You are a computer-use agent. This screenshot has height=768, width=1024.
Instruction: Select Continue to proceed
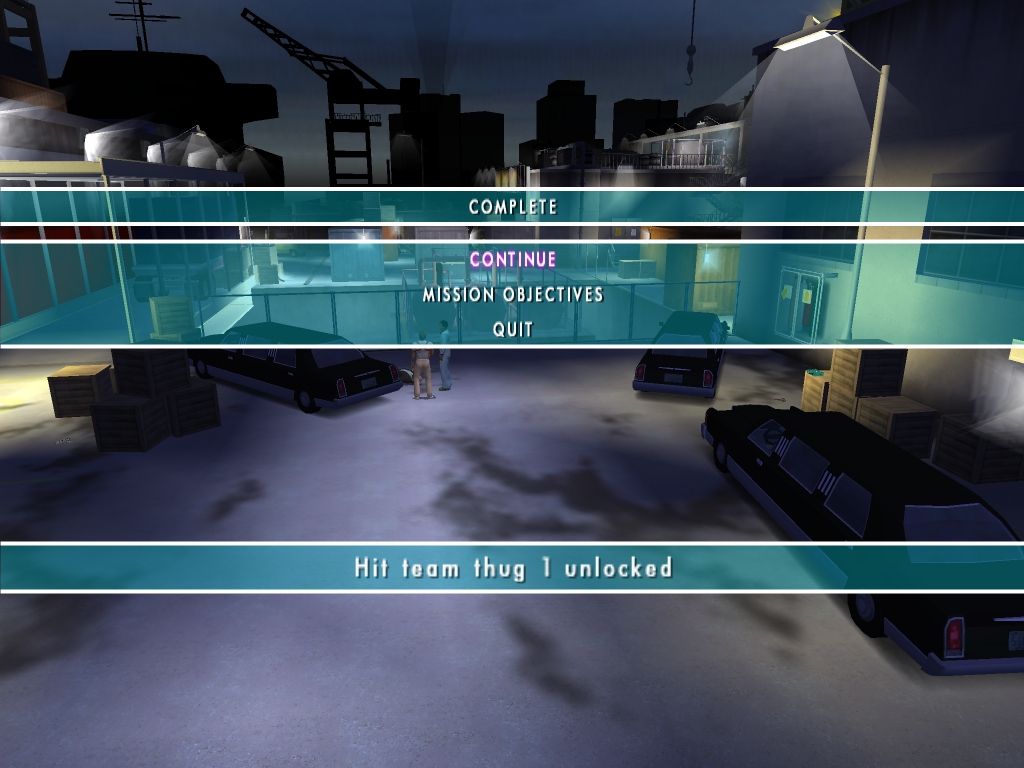click(512, 260)
